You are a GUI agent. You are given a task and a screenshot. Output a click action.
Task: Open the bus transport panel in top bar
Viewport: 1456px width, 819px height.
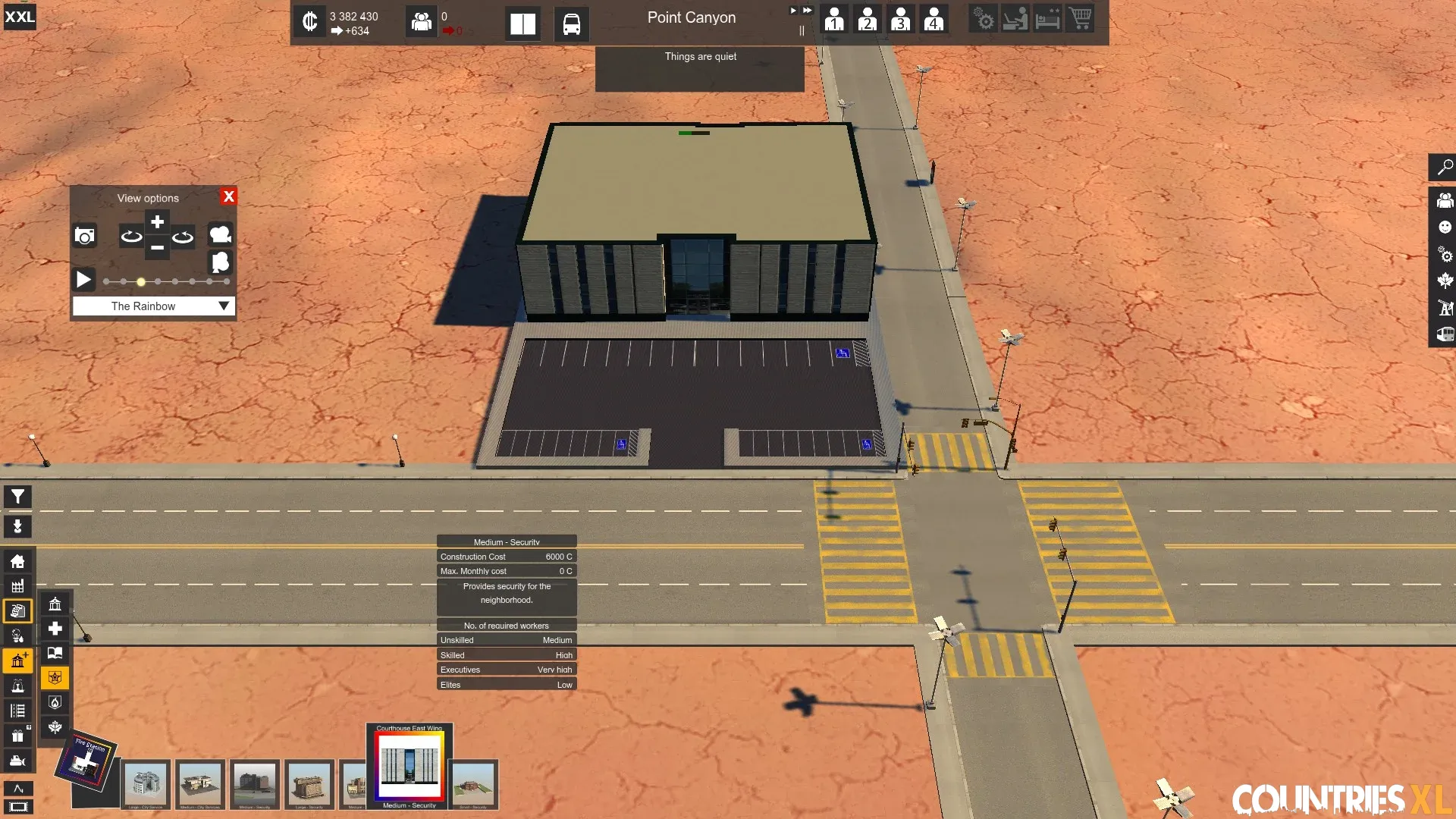pos(571,24)
